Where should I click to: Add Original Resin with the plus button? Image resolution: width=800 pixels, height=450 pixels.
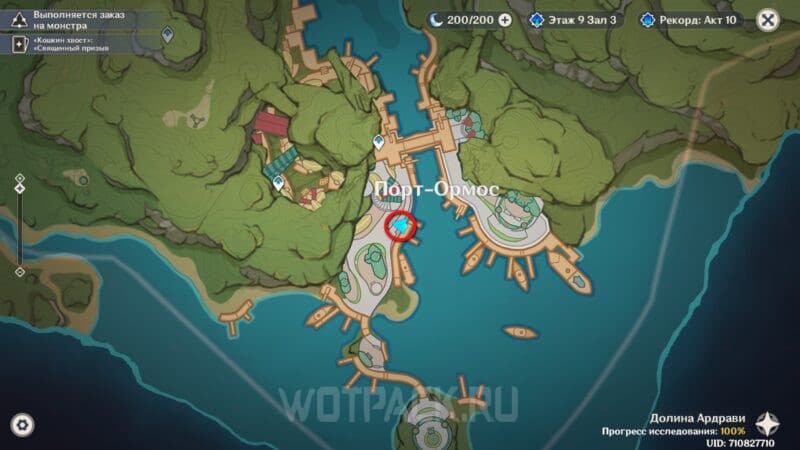tap(504, 19)
